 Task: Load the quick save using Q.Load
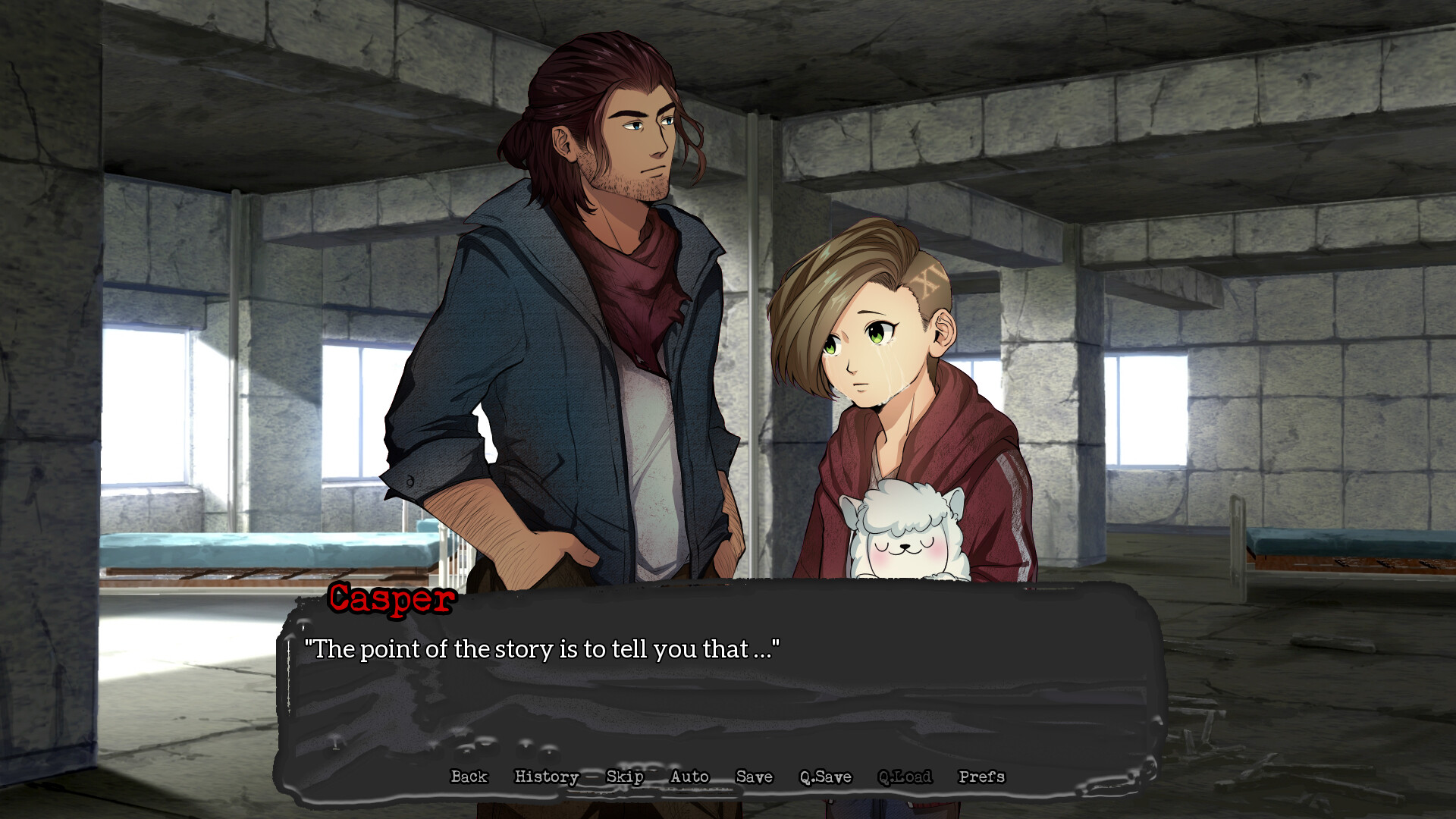tap(905, 777)
